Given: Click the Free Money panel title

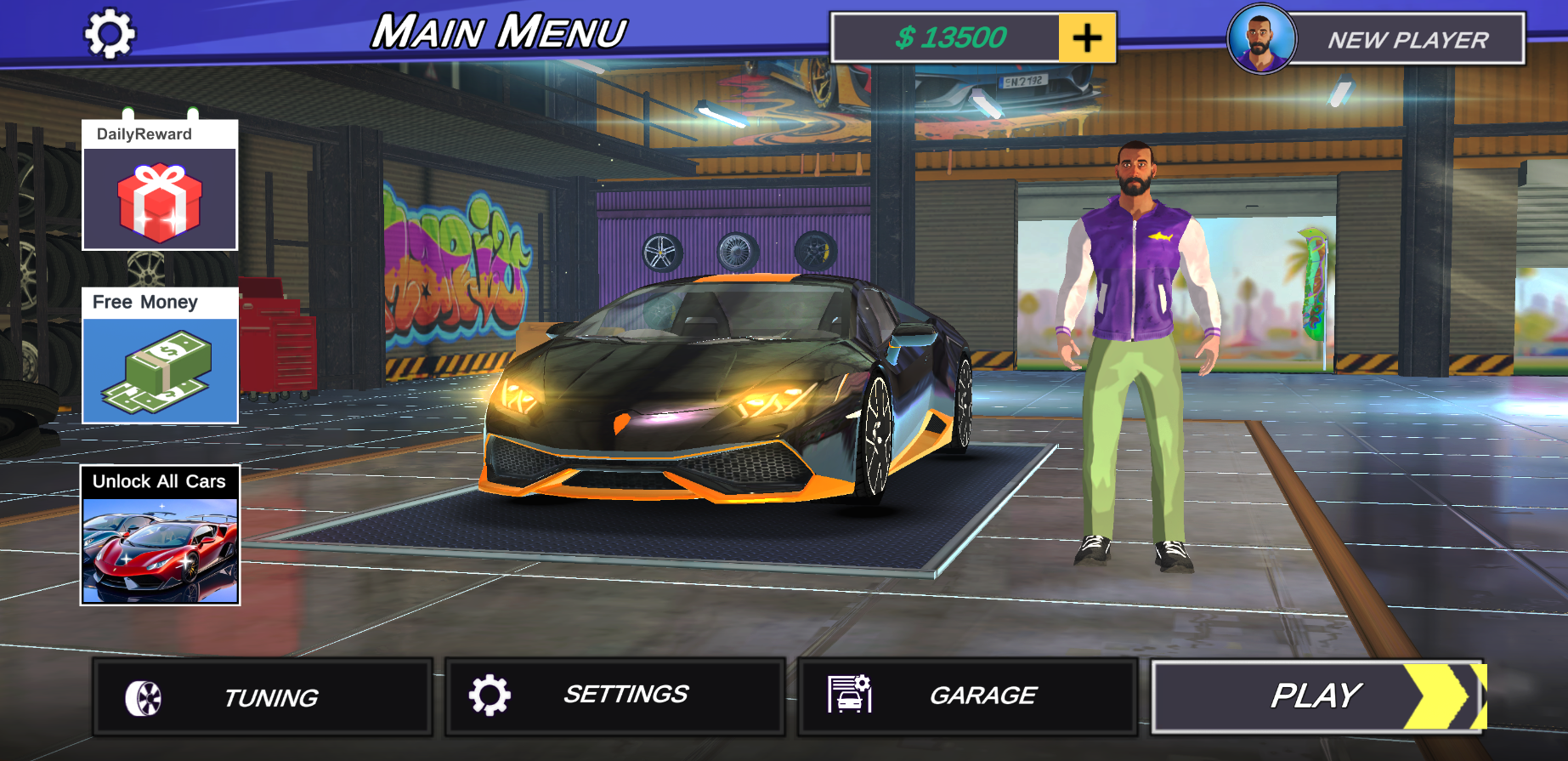Looking at the screenshot, I should point(144,302).
